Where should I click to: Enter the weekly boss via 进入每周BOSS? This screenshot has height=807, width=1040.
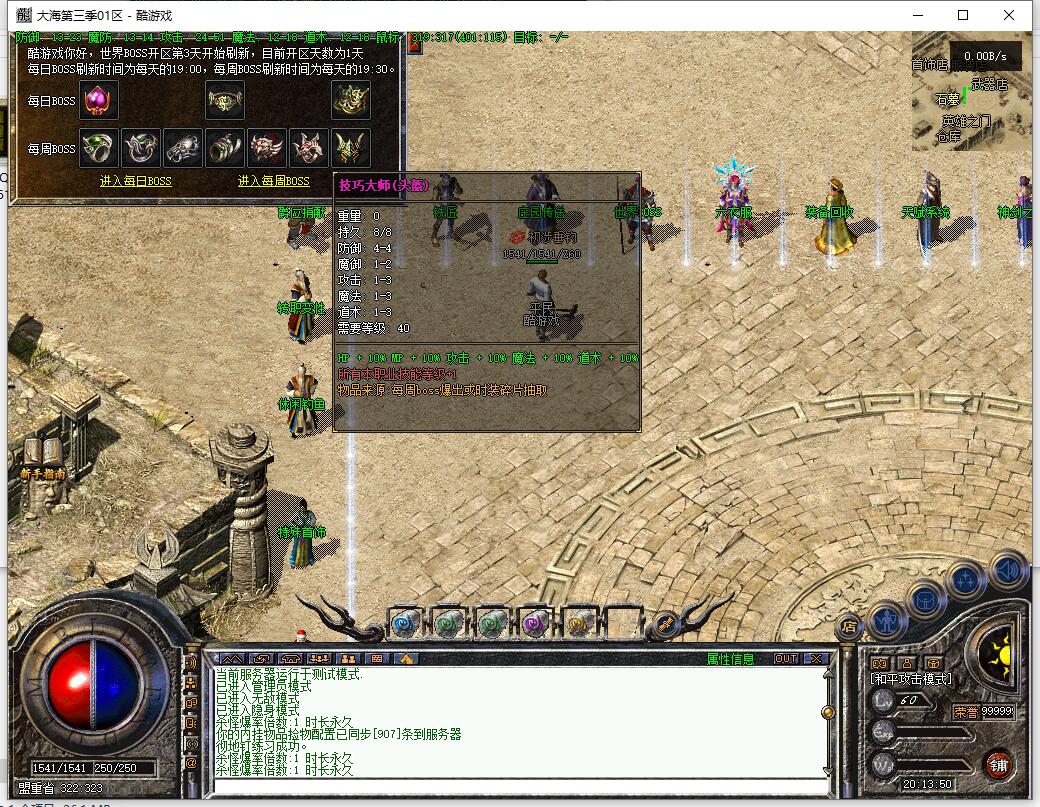click(273, 181)
